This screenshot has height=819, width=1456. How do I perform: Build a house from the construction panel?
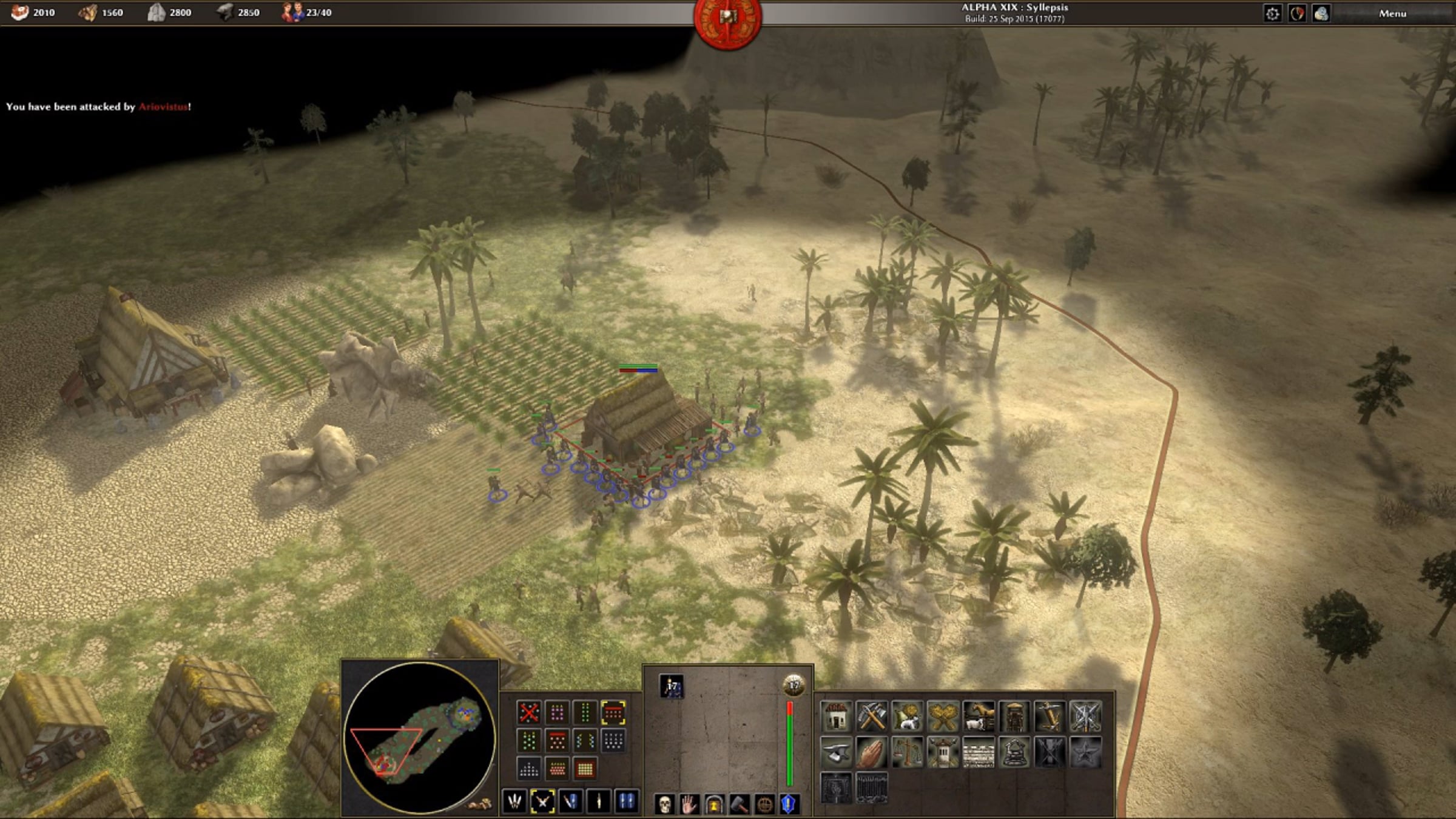836,716
